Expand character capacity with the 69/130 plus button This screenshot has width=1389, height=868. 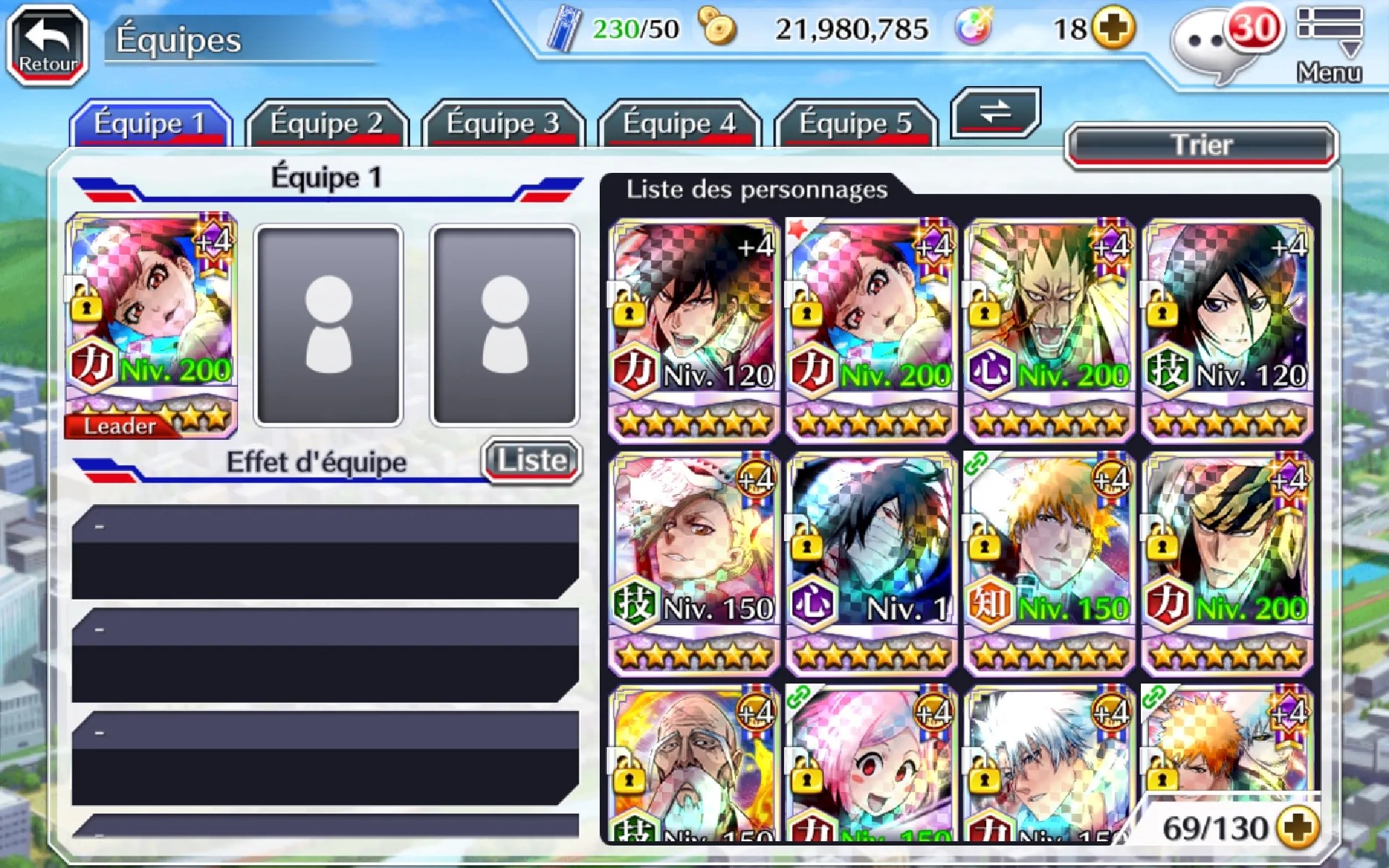pyautogui.click(x=1299, y=827)
